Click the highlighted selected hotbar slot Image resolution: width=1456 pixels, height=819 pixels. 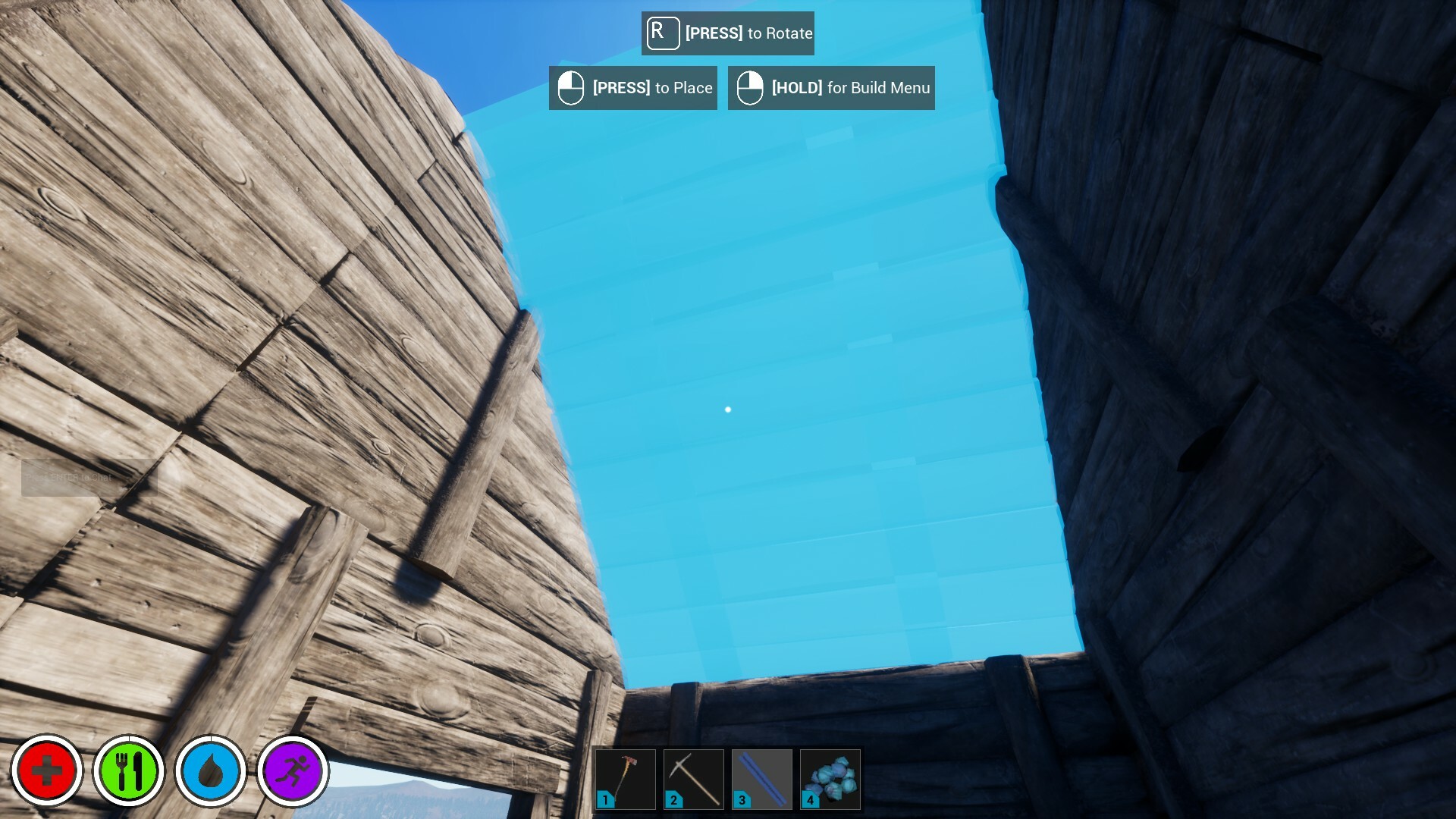[761, 778]
